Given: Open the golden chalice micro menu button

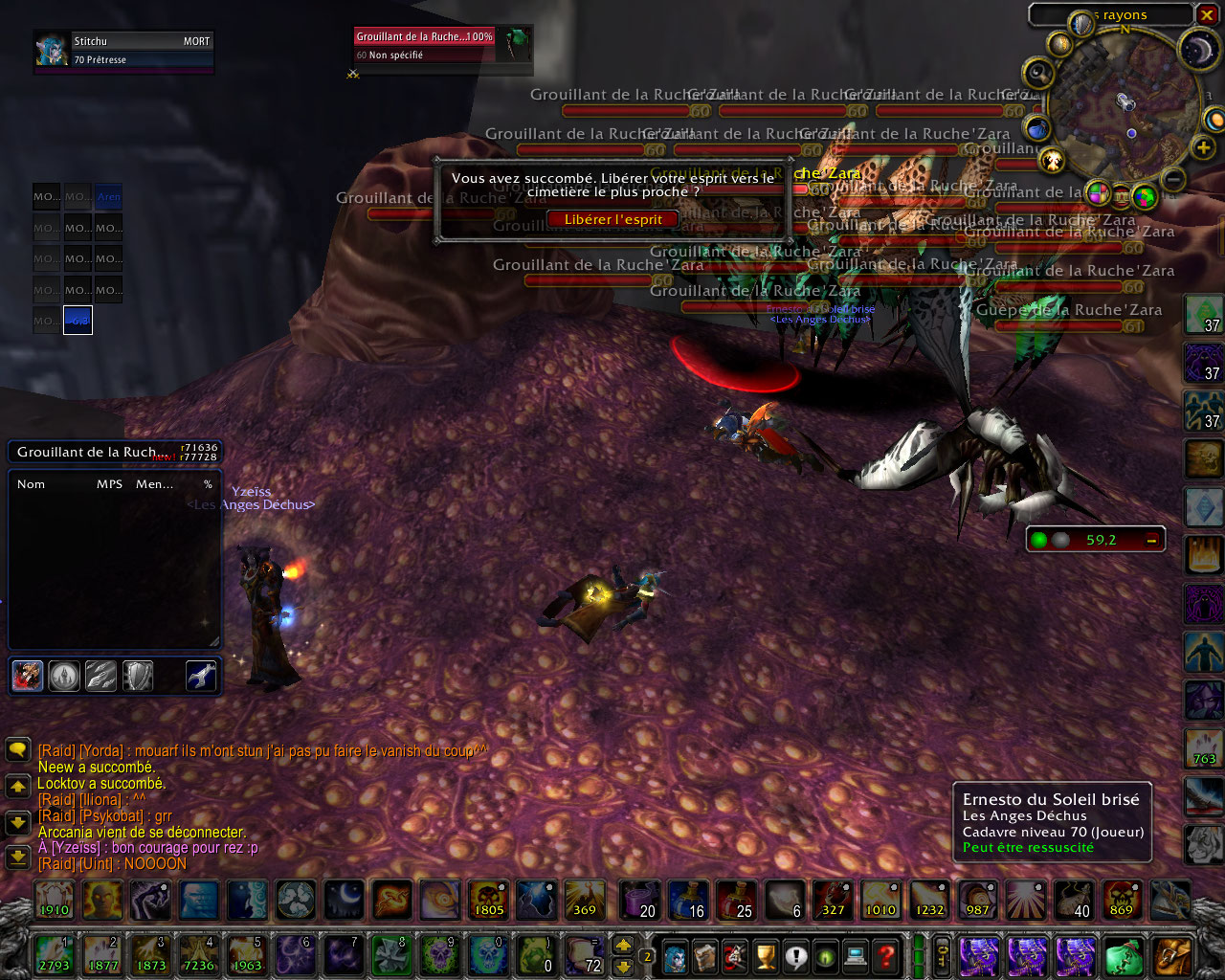Looking at the screenshot, I should 766,955.
